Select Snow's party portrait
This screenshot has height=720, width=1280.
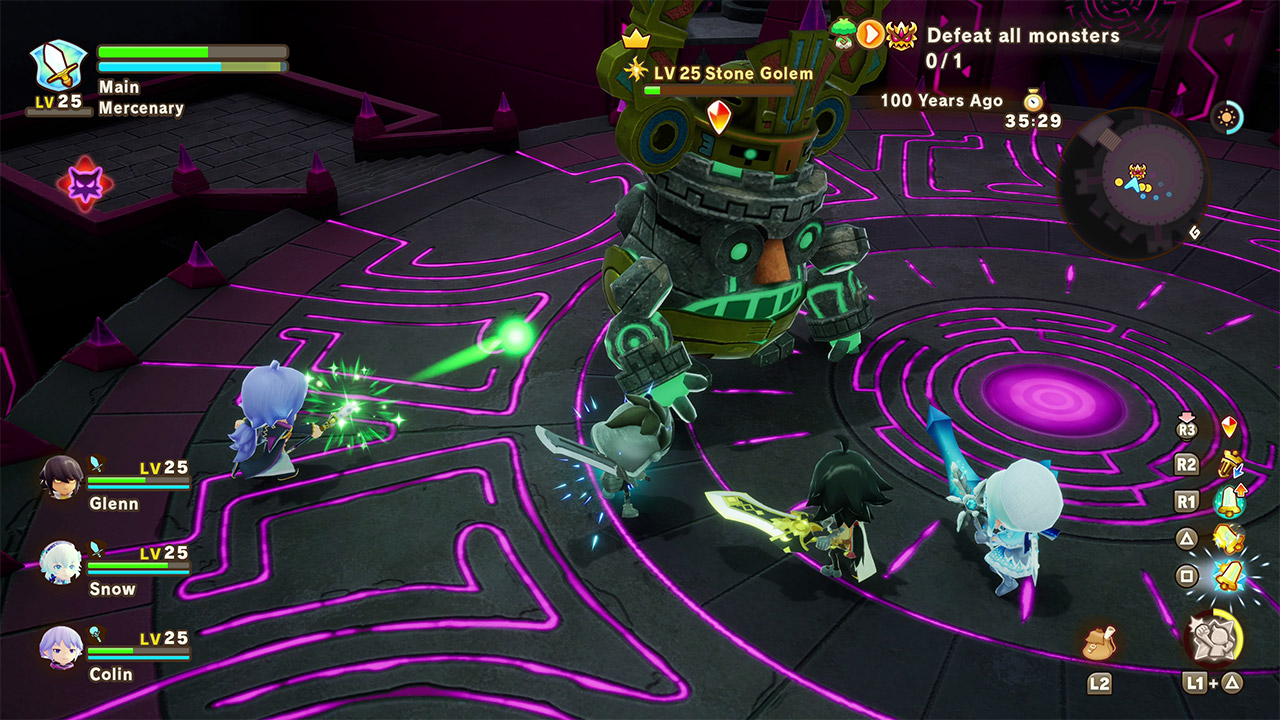[x=60, y=562]
